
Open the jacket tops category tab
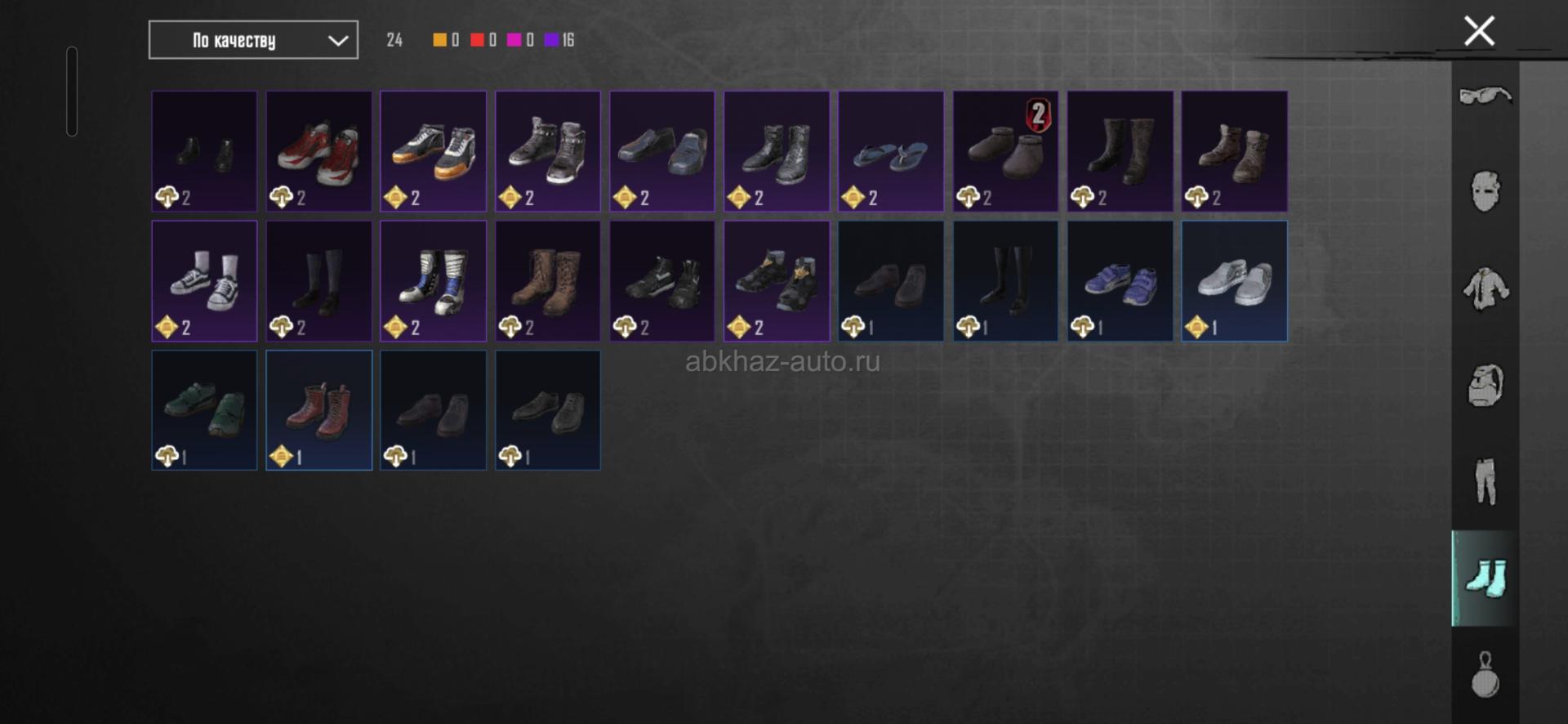click(x=1485, y=289)
